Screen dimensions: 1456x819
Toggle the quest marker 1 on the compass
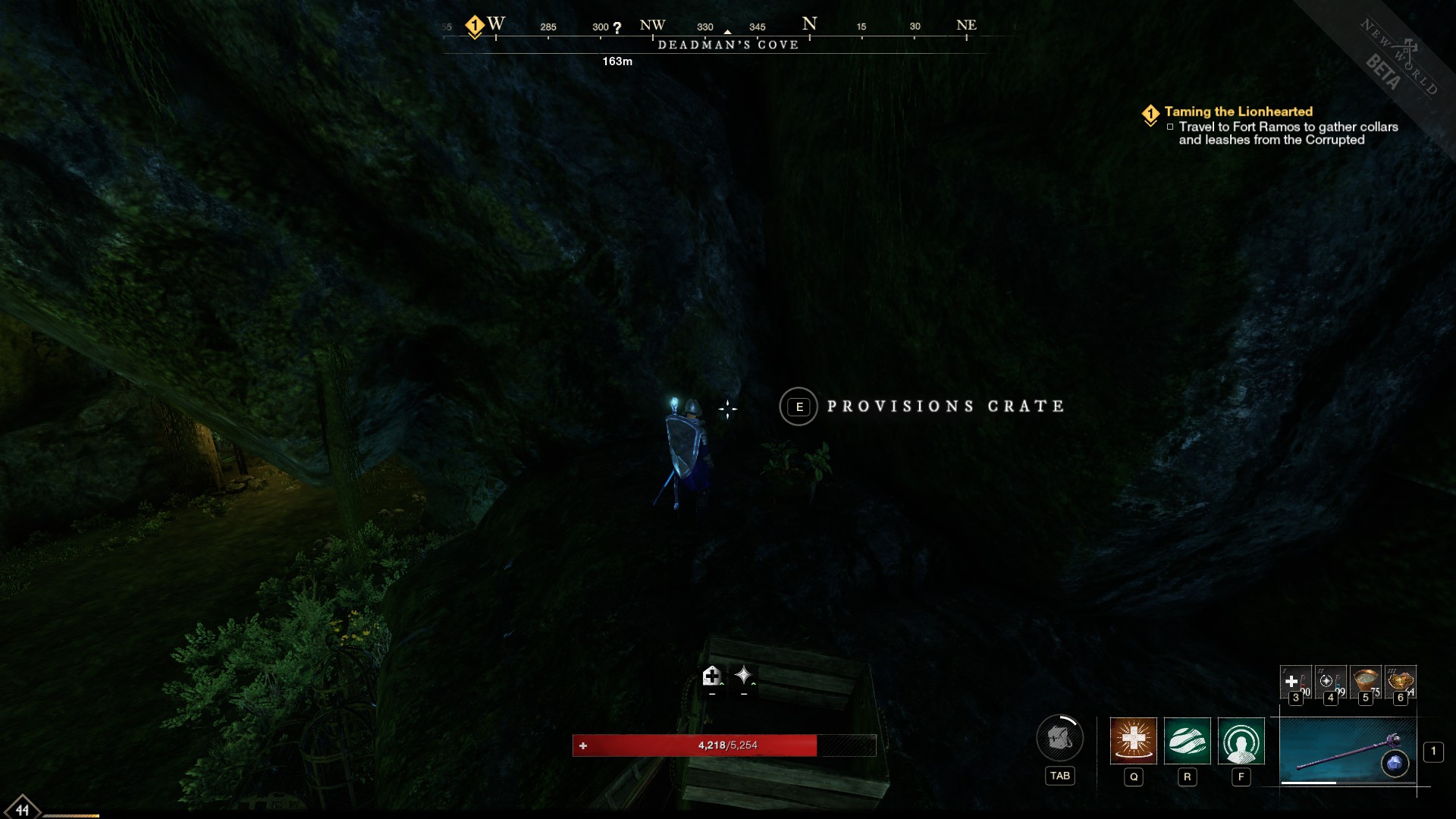475,24
